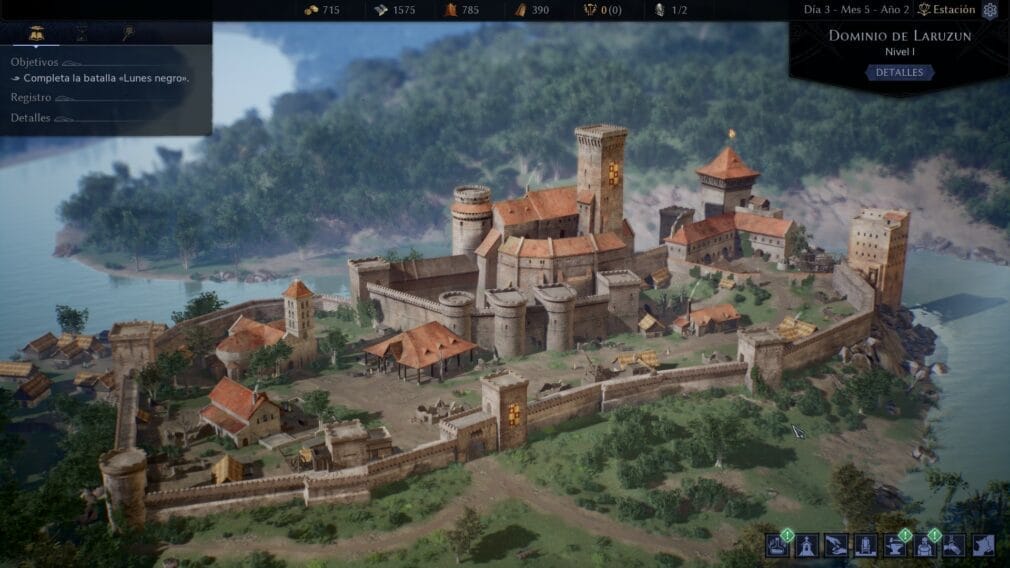
Task: Open the chapel building icon
Action: pos(808,545)
